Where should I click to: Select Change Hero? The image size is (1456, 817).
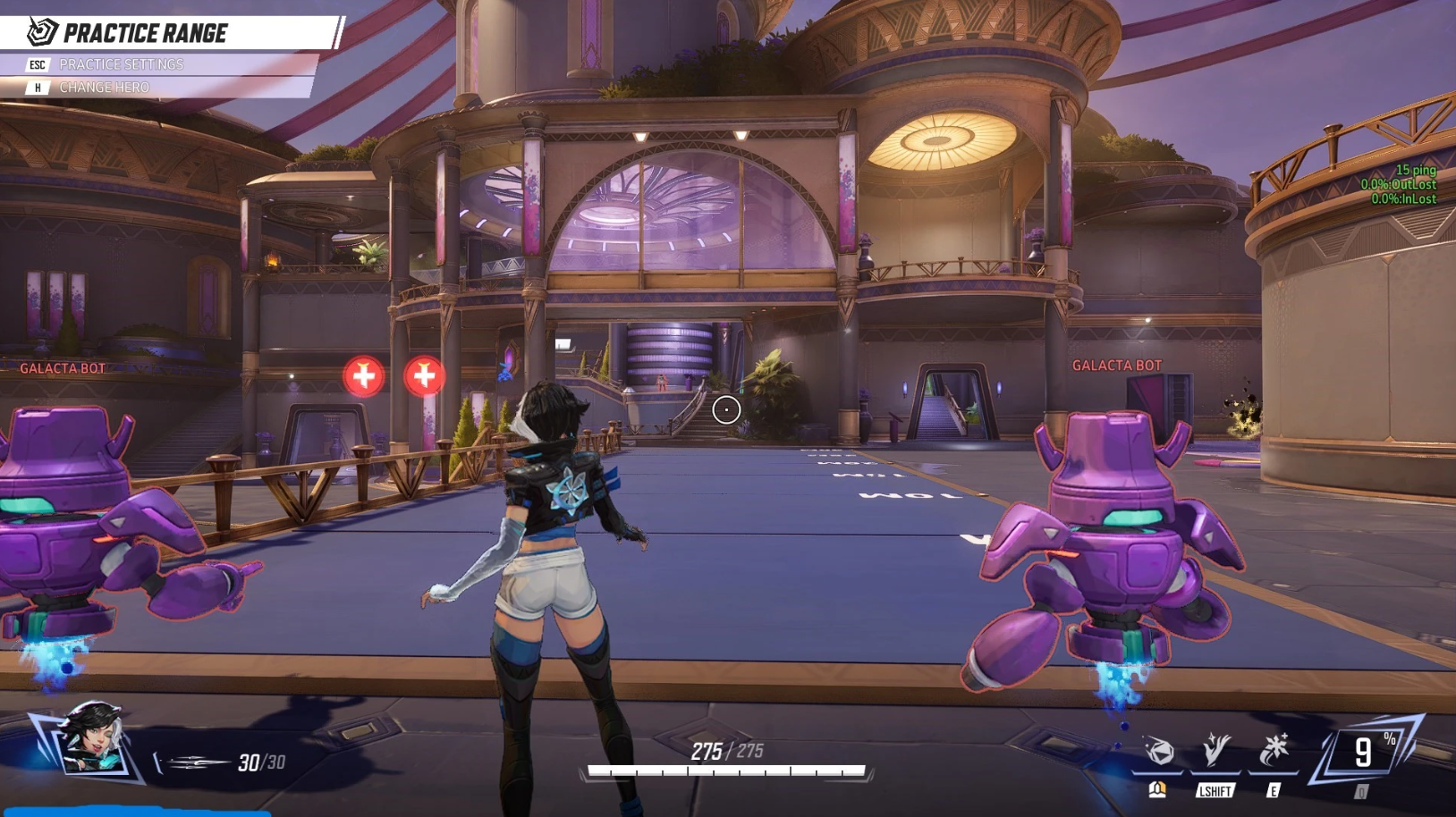(x=104, y=88)
